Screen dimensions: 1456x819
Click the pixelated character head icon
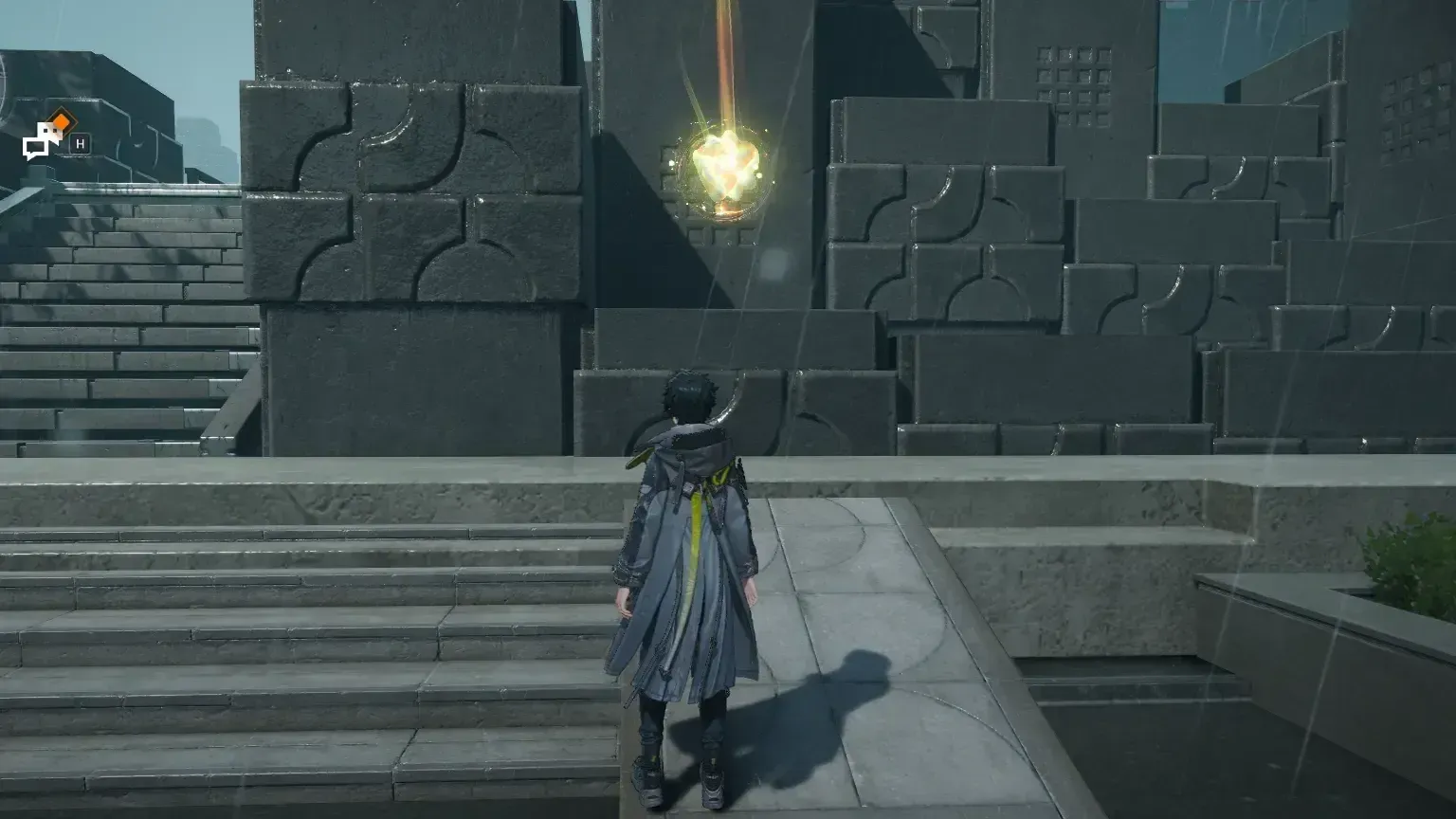[x=49, y=130]
